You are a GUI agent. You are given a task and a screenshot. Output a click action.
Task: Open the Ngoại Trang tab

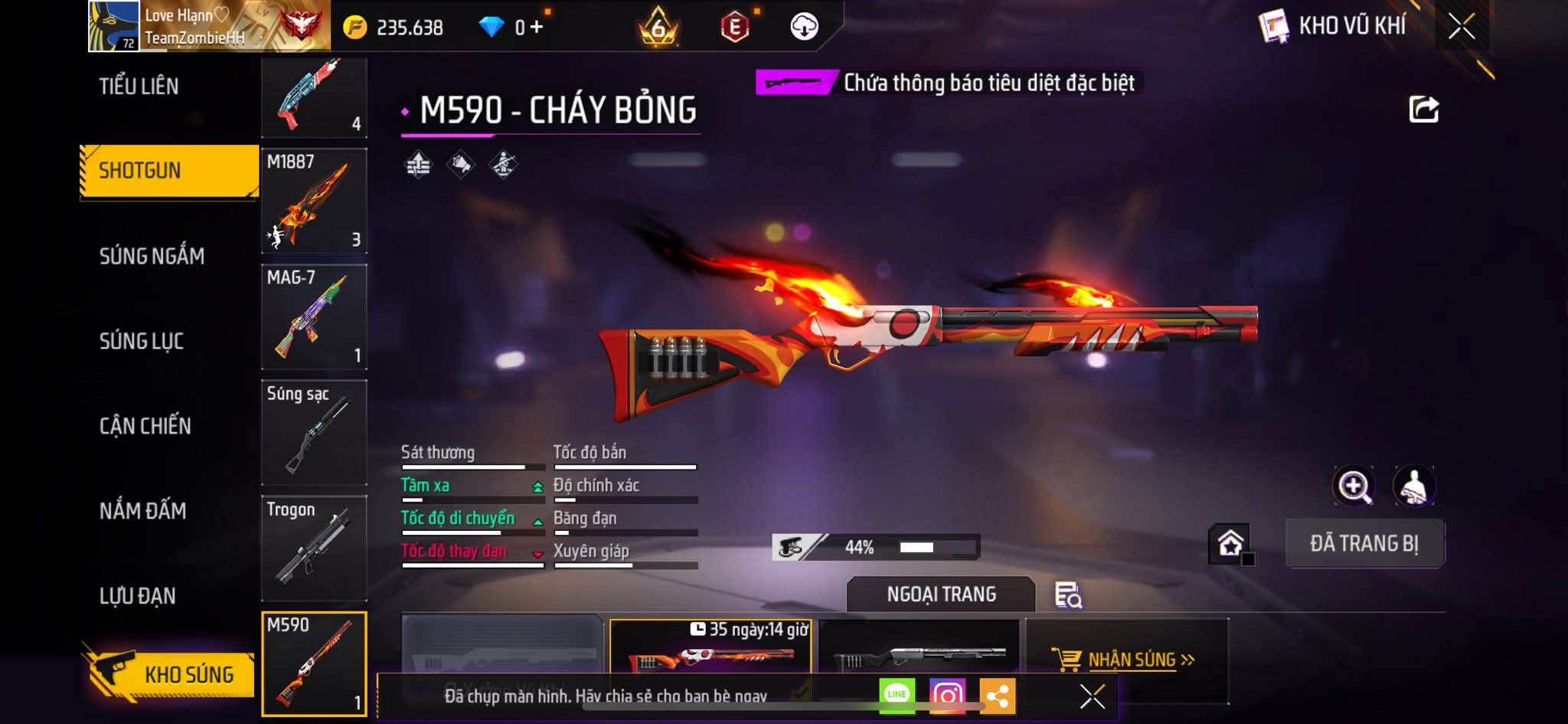pyautogui.click(x=941, y=595)
